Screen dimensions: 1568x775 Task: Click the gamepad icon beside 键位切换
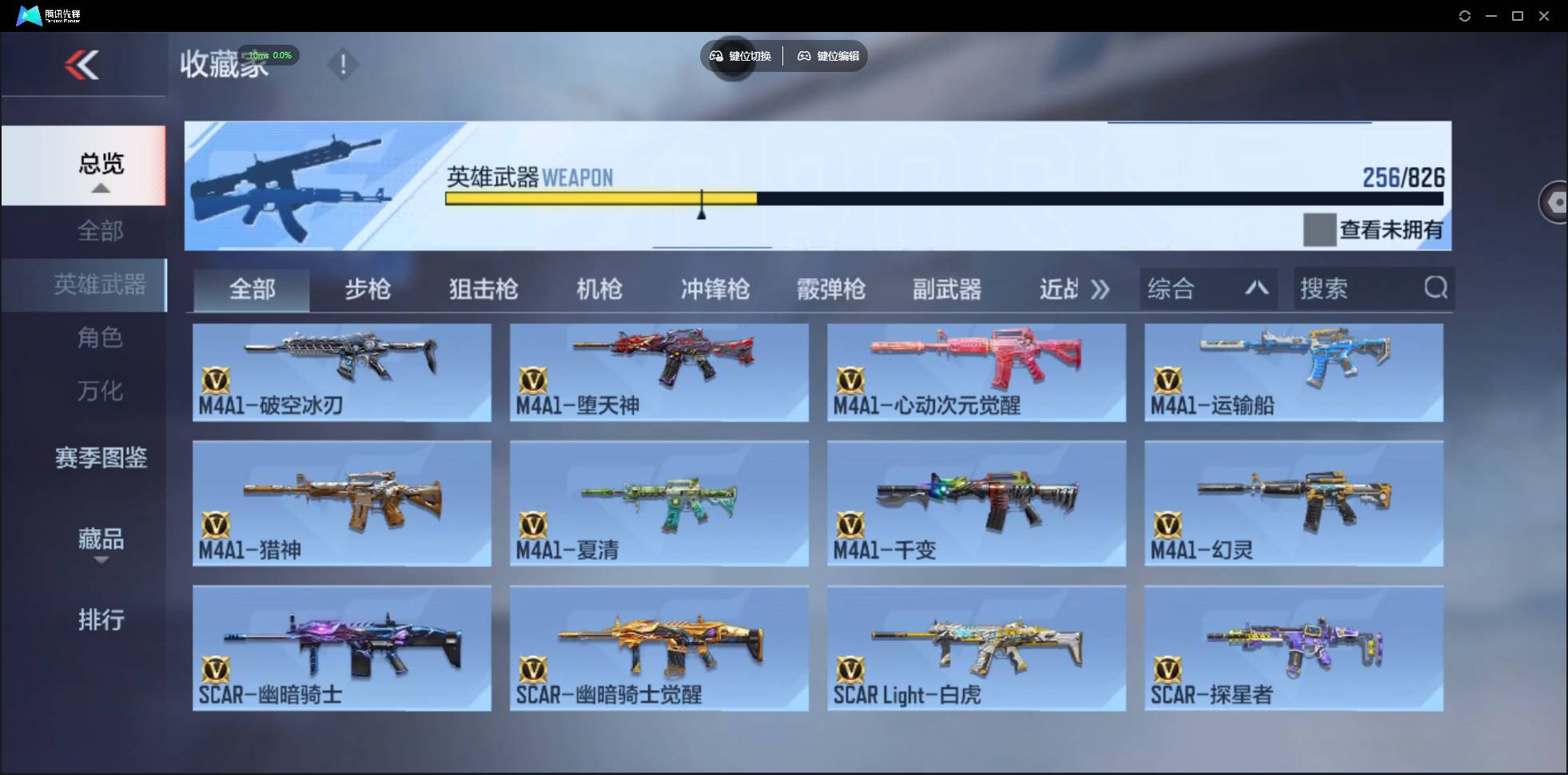716,56
